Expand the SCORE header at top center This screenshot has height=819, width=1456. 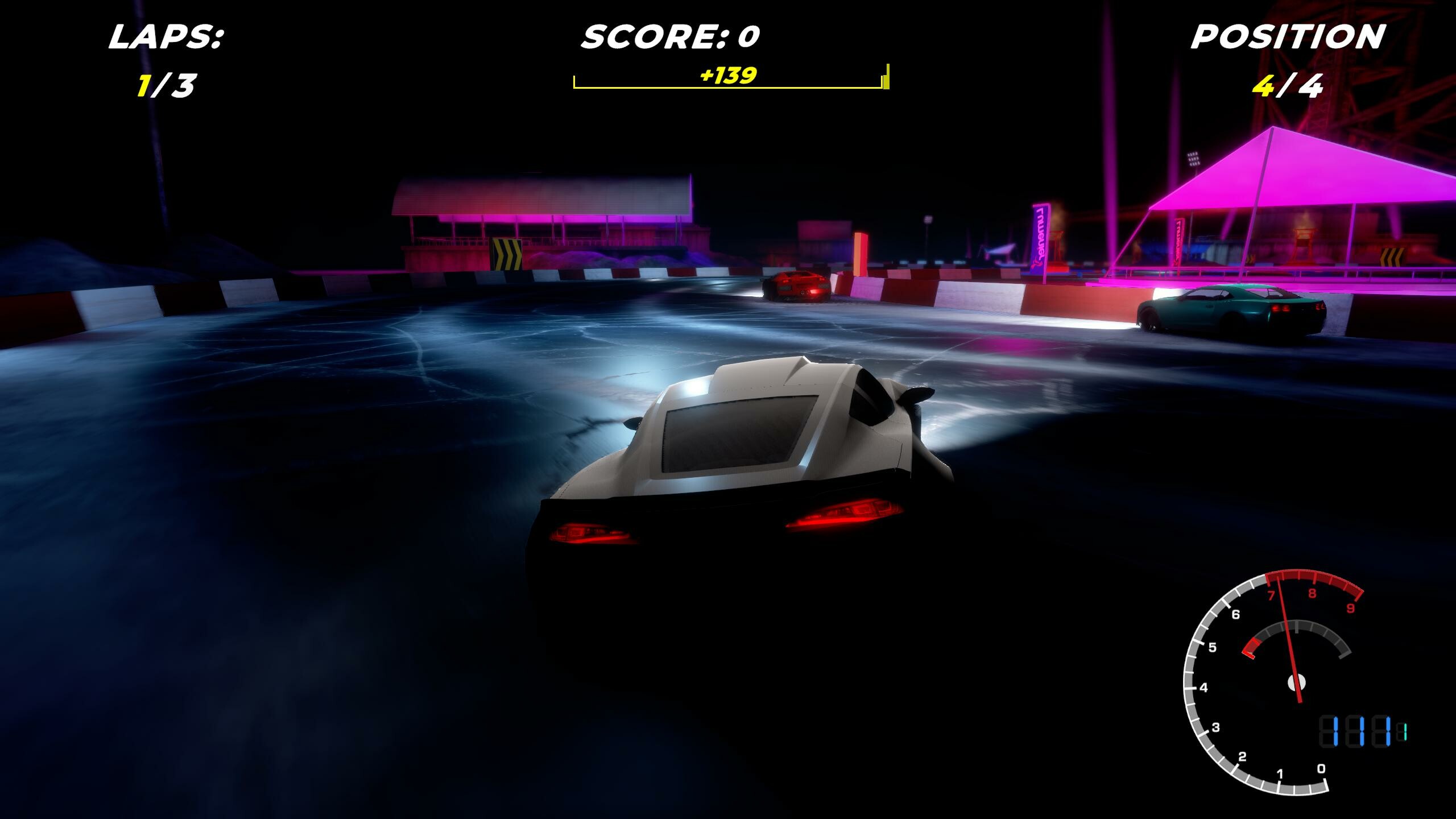[x=671, y=35]
